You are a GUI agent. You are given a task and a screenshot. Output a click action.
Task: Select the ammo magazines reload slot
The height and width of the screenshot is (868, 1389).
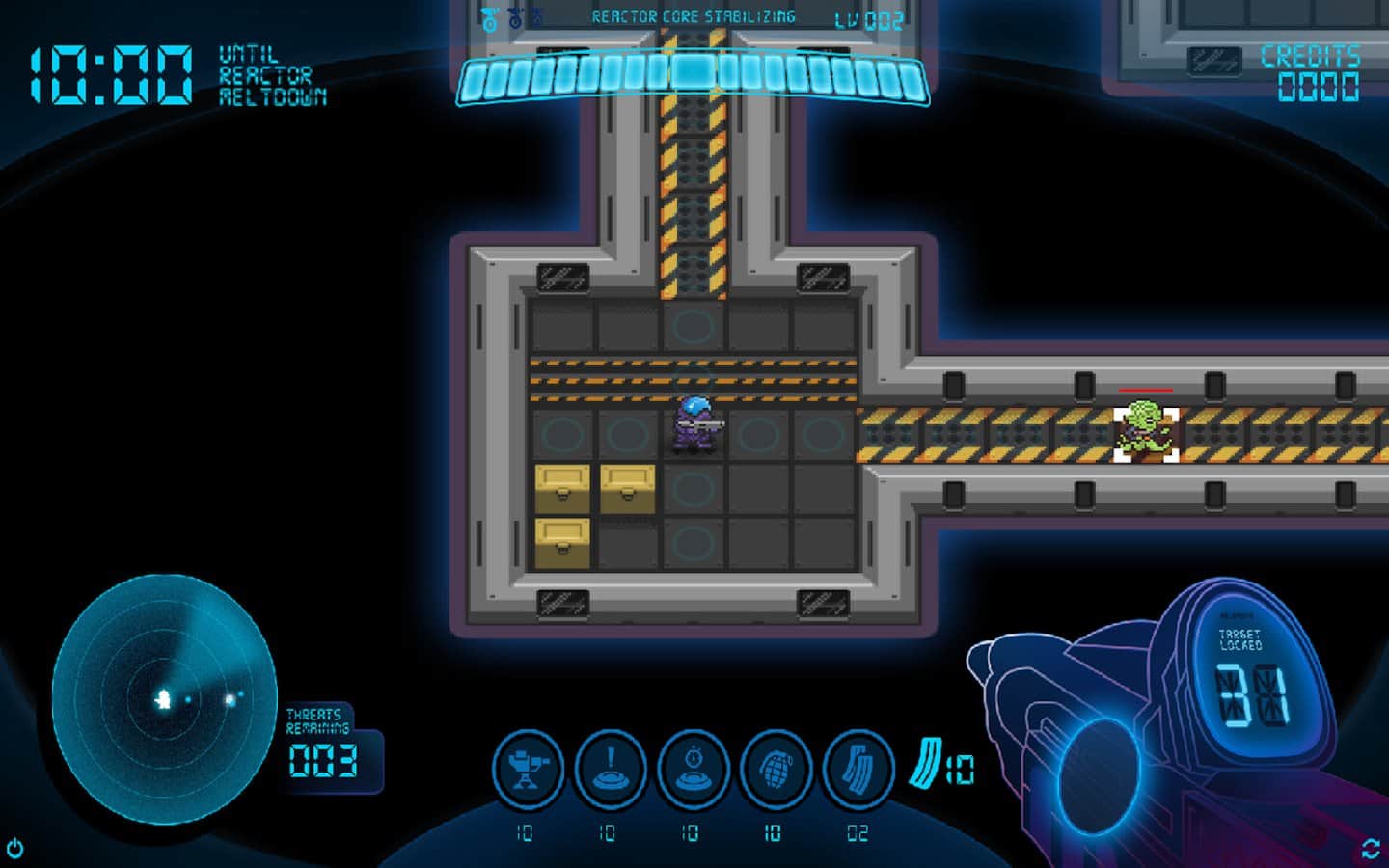(x=858, y=769)
